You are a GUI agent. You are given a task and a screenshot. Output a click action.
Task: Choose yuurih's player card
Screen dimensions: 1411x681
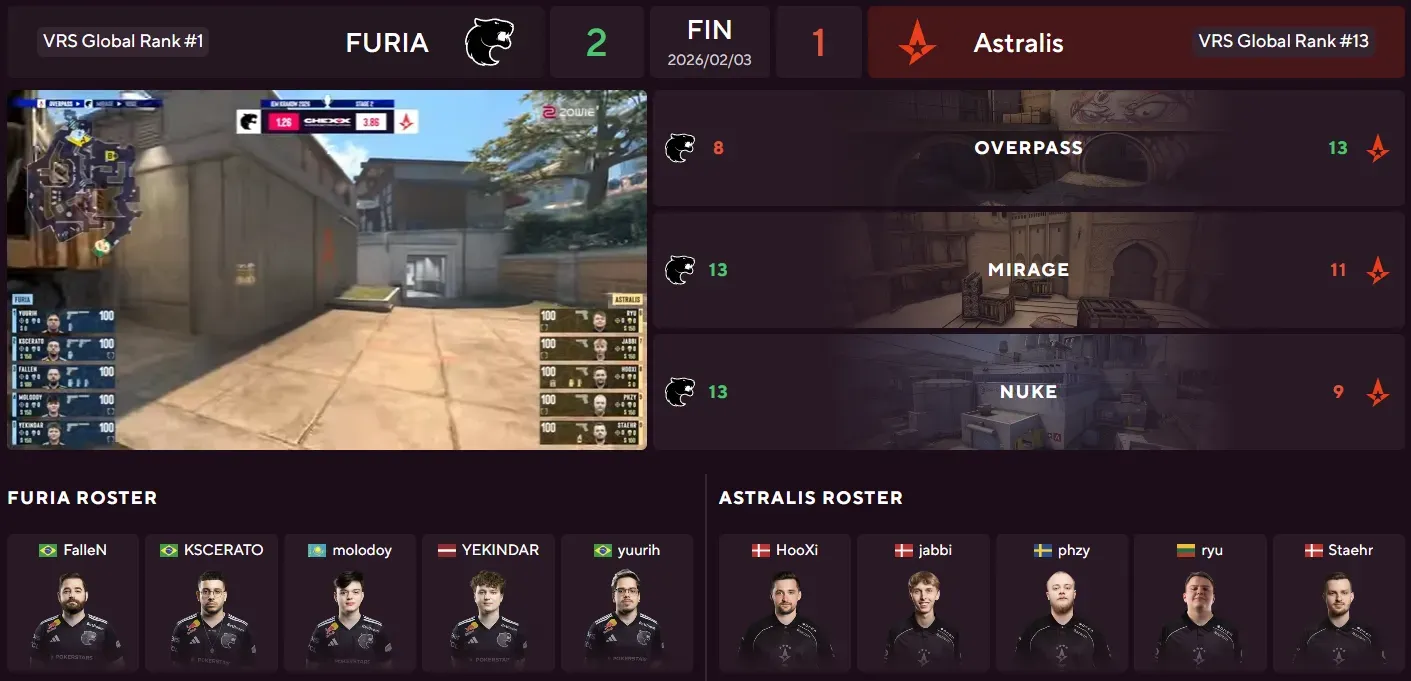click(626, 603)
